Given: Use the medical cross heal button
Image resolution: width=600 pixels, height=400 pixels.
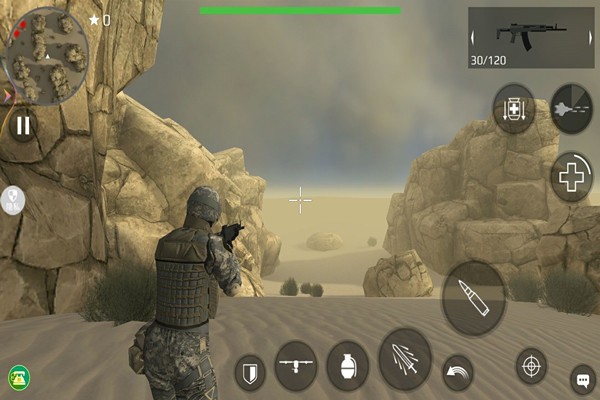Looking at the screenshot, I should tap(572, 177).
